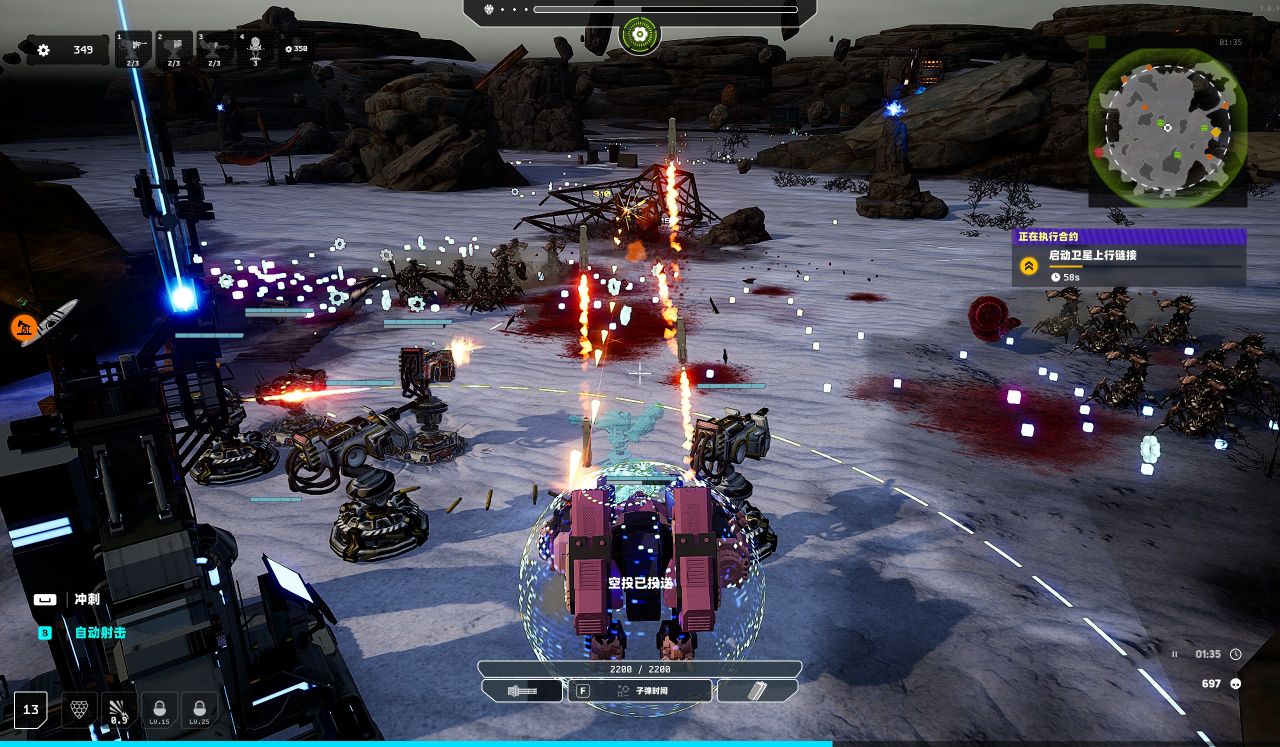Image resolution: width=1280 pixels, height=747 pixels.
Task: Open the circular minimap
Action: 1167,128
